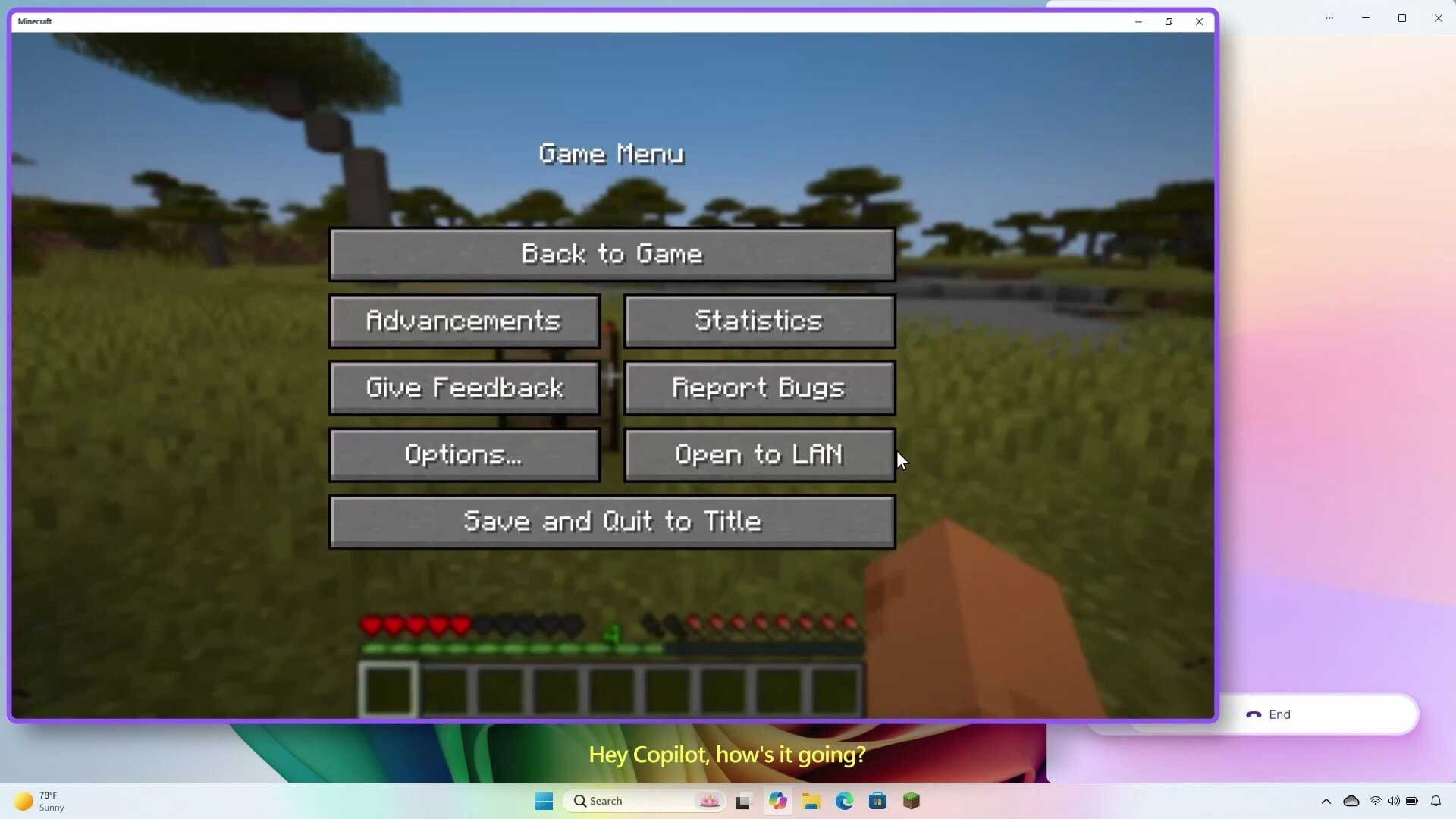Launch File Explorer from the taskbar

[811, 801]
